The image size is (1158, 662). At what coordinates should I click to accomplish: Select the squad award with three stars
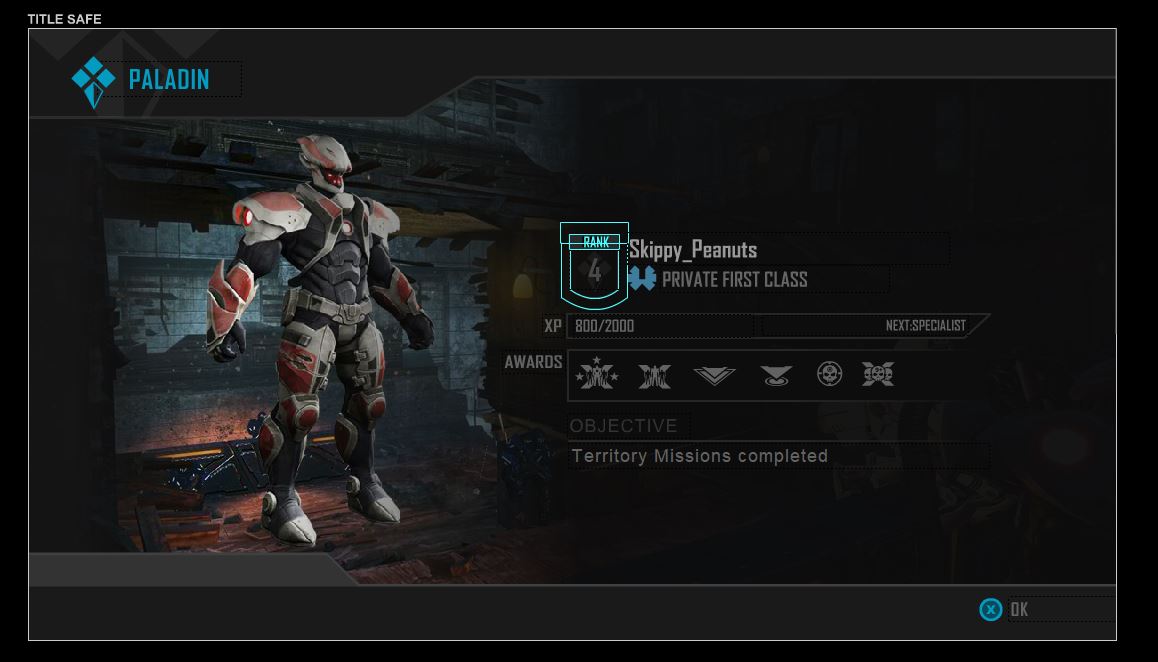click(597, 375)
